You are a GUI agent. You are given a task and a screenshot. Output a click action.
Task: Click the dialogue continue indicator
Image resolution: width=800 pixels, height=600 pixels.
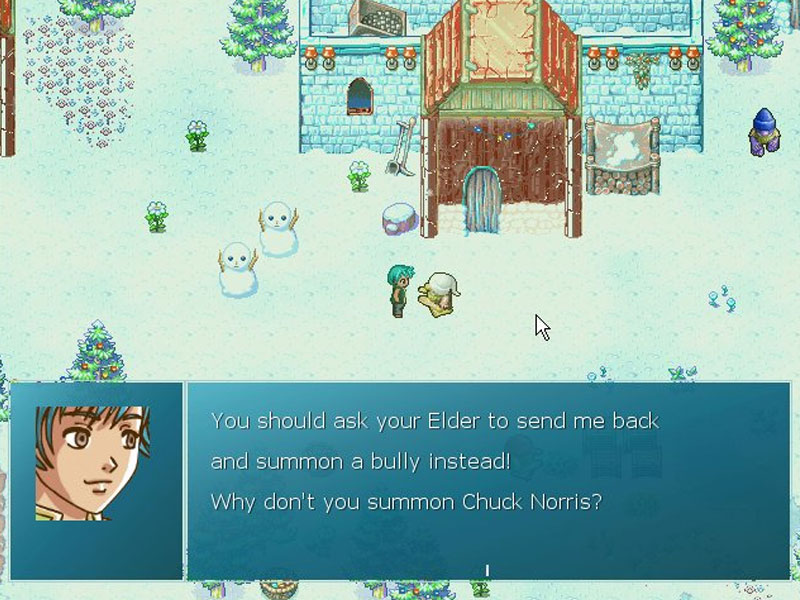[487, 571]
